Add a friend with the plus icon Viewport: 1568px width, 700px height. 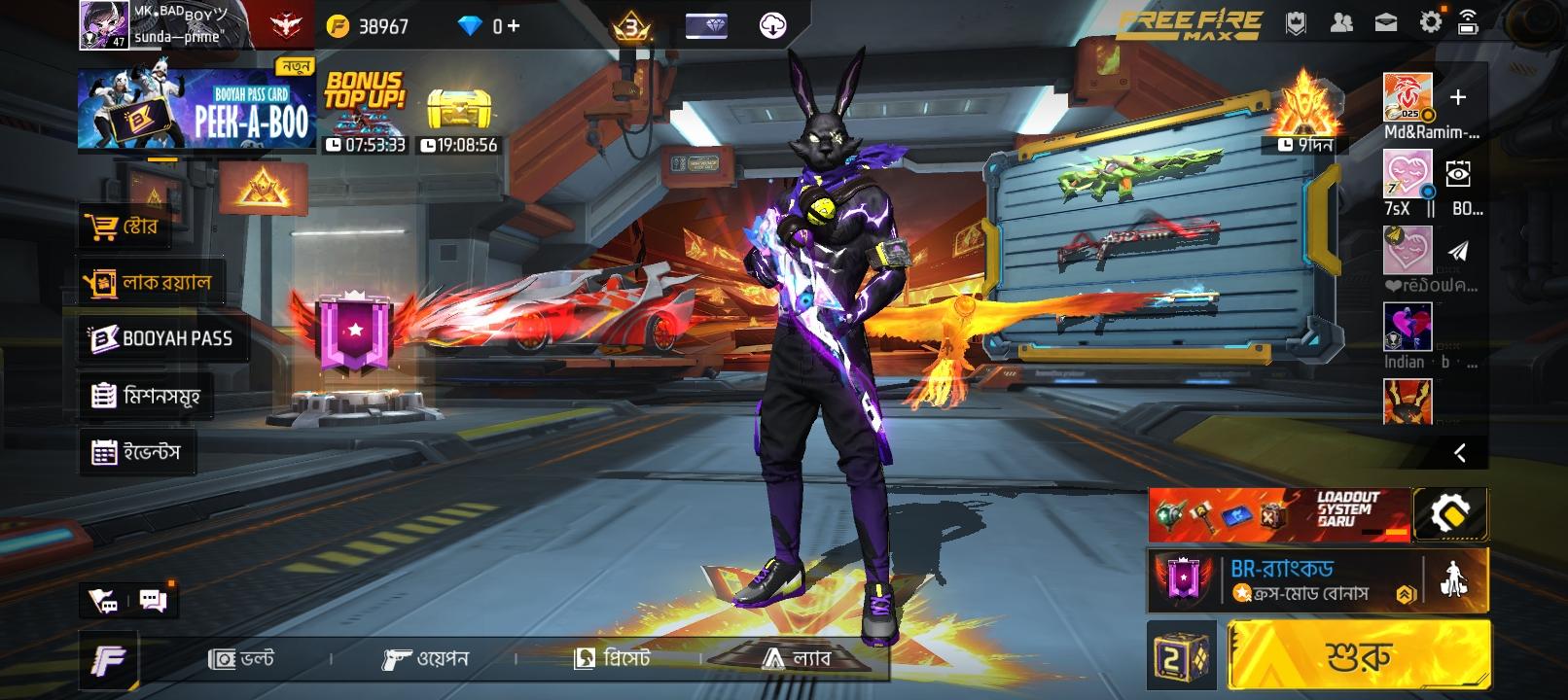pos(1457,97)
